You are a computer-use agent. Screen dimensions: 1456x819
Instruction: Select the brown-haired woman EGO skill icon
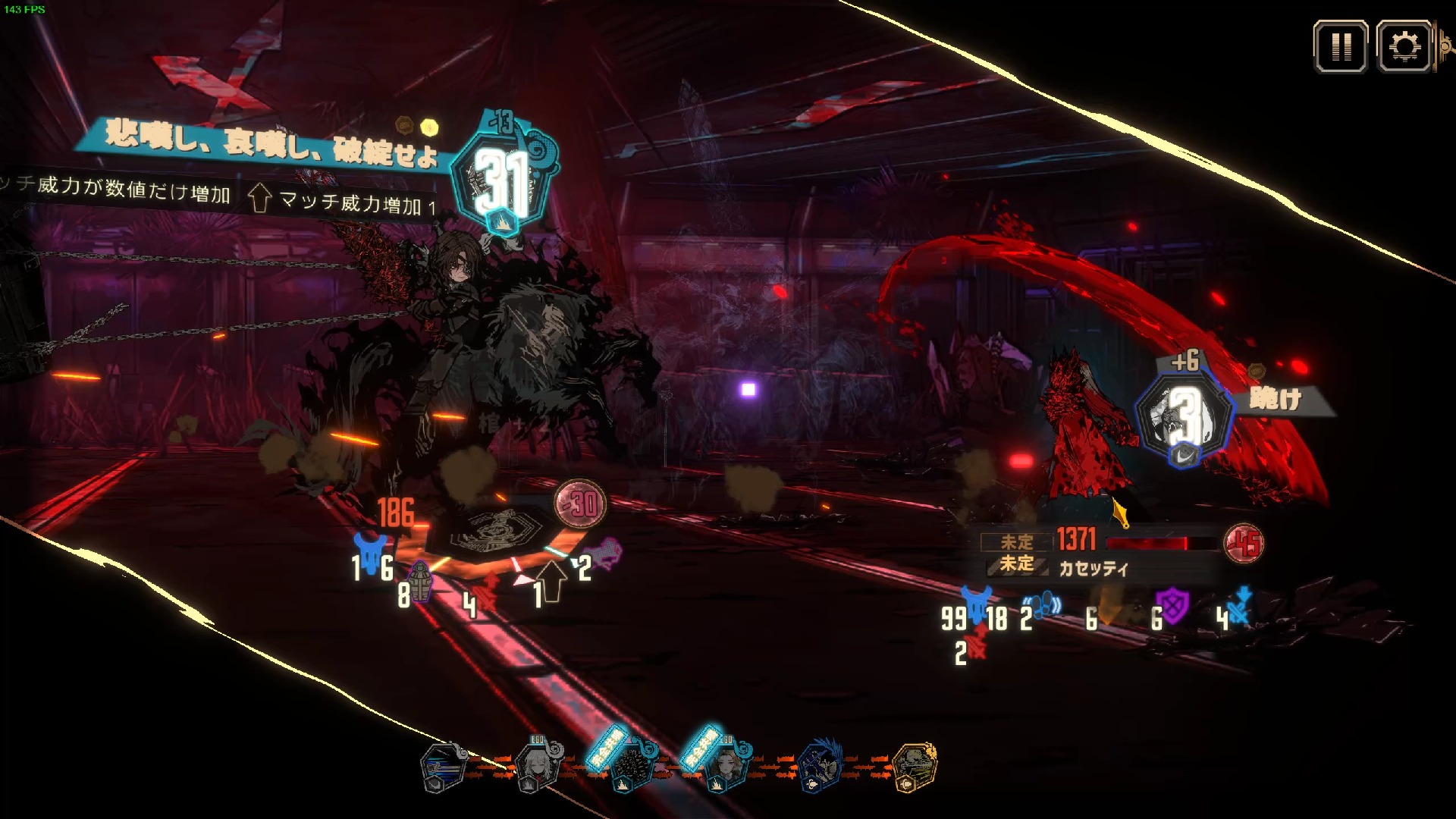(725, 767)
